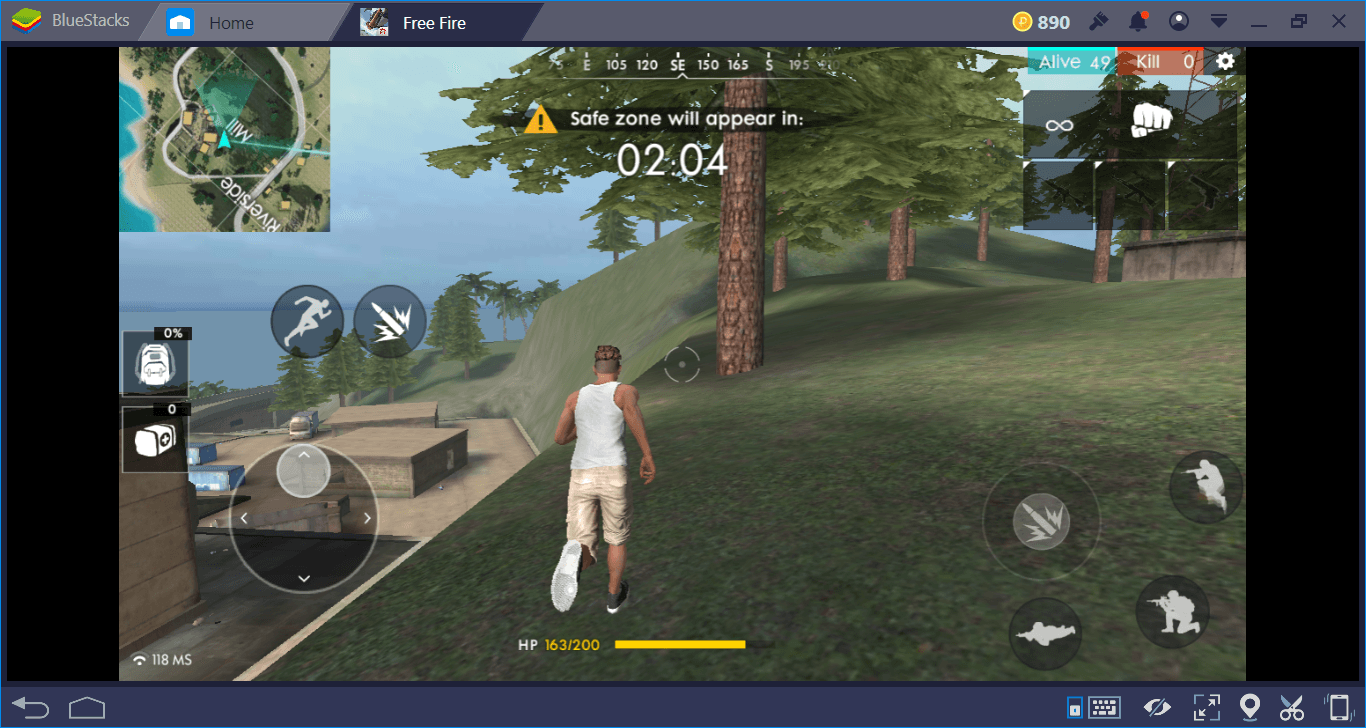
Task: Tap the sprint/run icon
Action: (307, 320)
